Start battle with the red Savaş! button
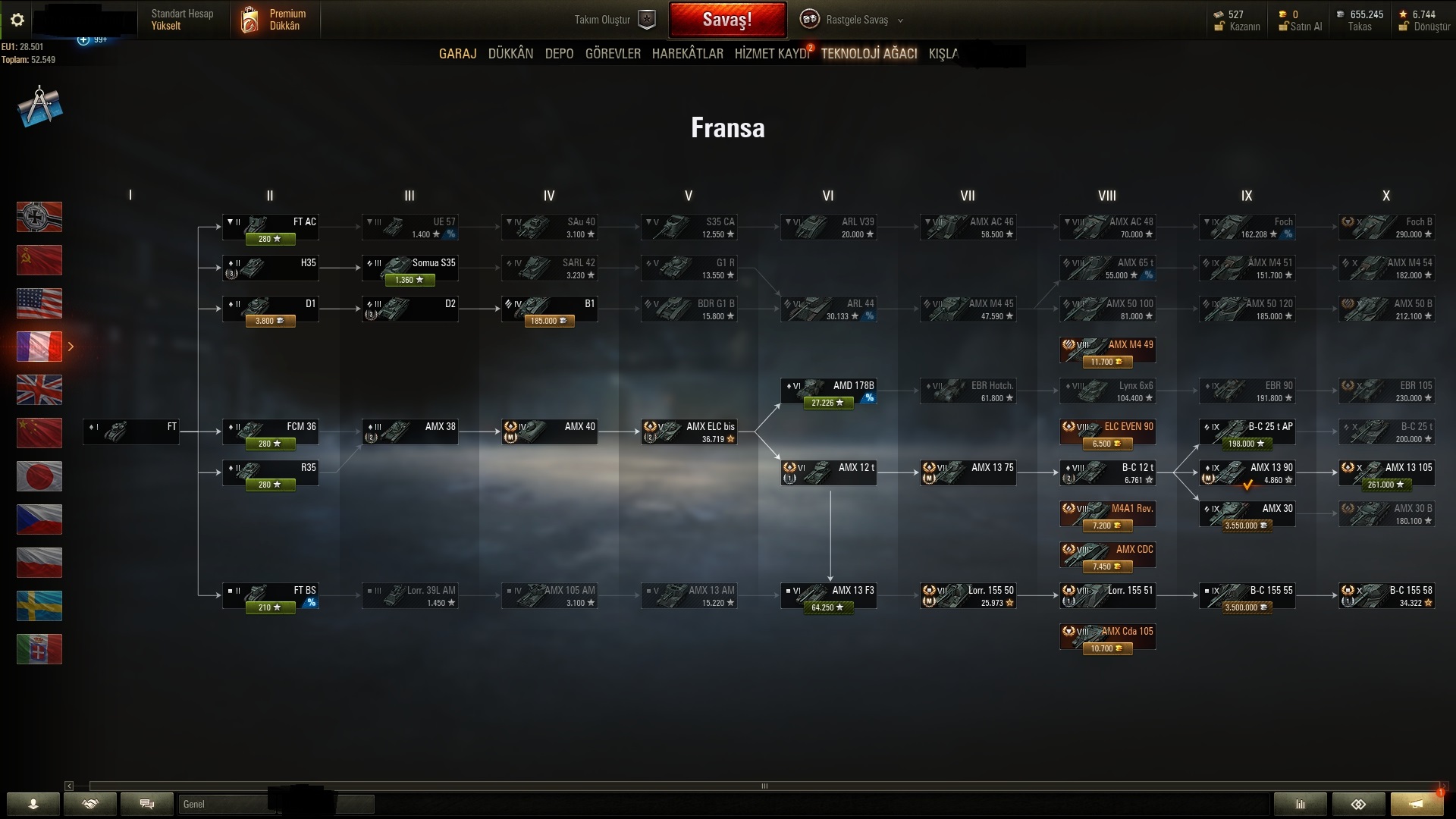The width and height of the screenshot is (1456, 819). point(726,20)
